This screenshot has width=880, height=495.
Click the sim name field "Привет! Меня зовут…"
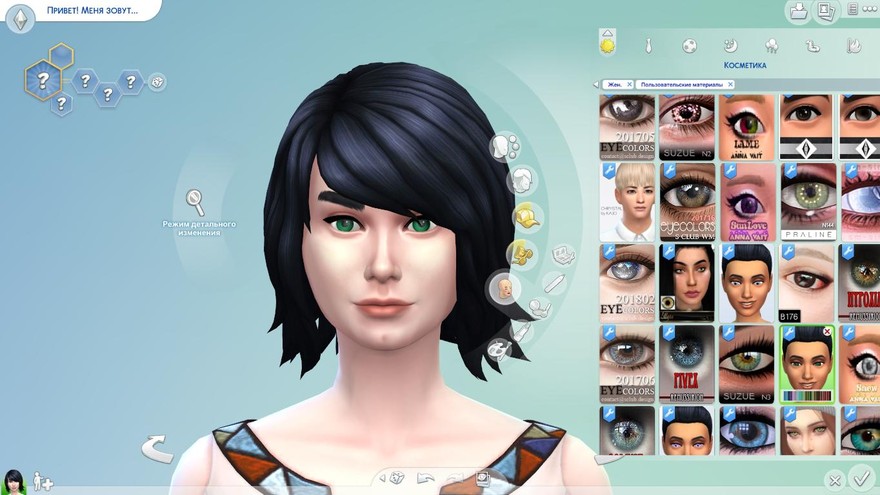[x=92, y=11]
